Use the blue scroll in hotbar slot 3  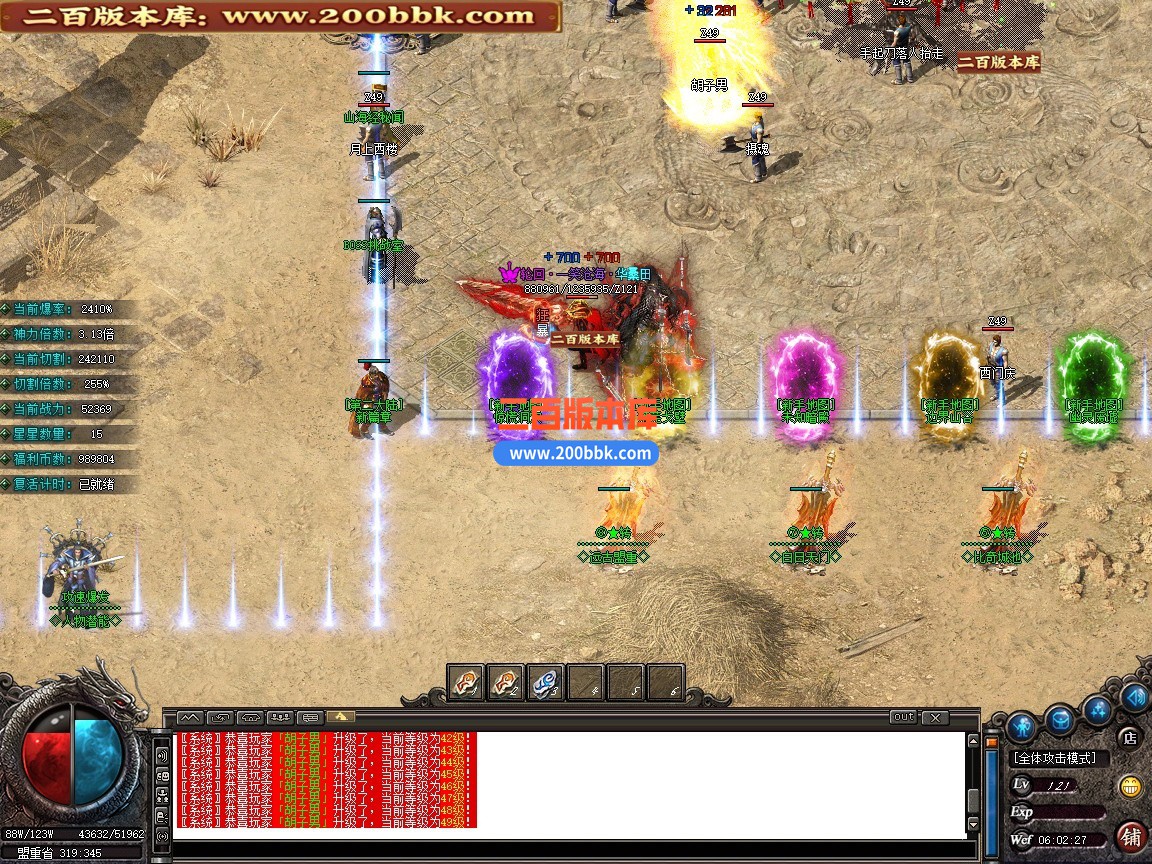pyautogui.click(x=546, y=682)
